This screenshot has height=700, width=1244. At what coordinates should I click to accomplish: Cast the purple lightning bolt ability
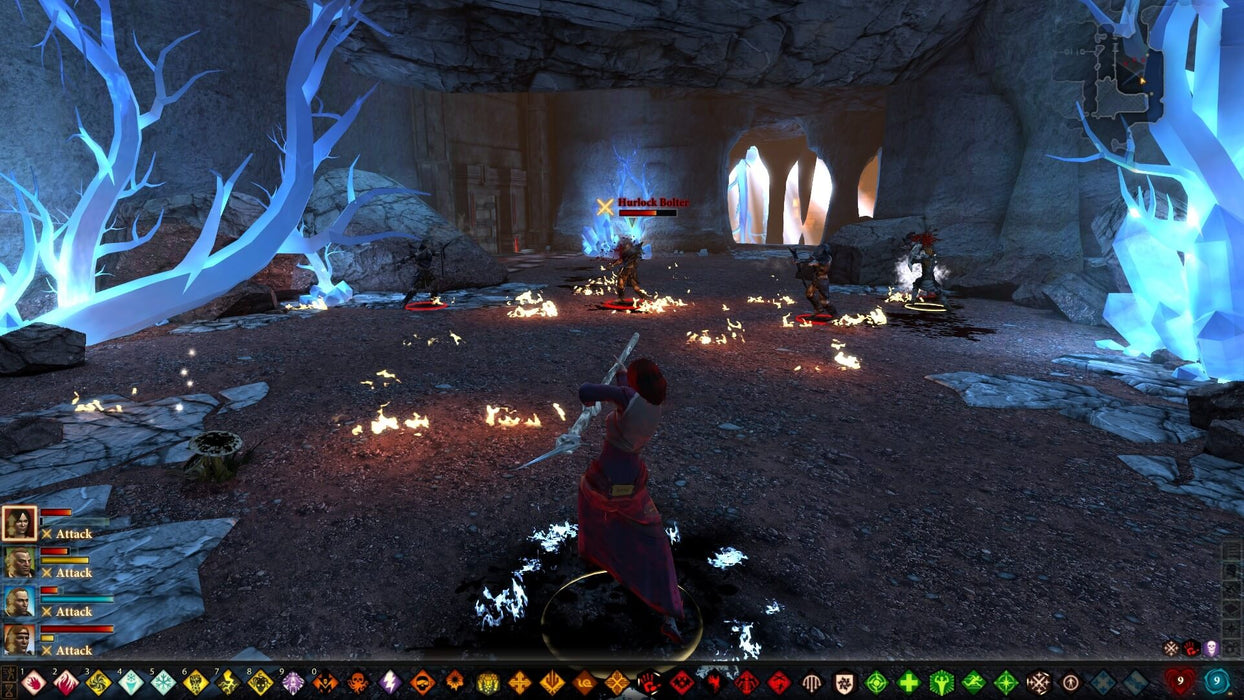tap(389, 683)
